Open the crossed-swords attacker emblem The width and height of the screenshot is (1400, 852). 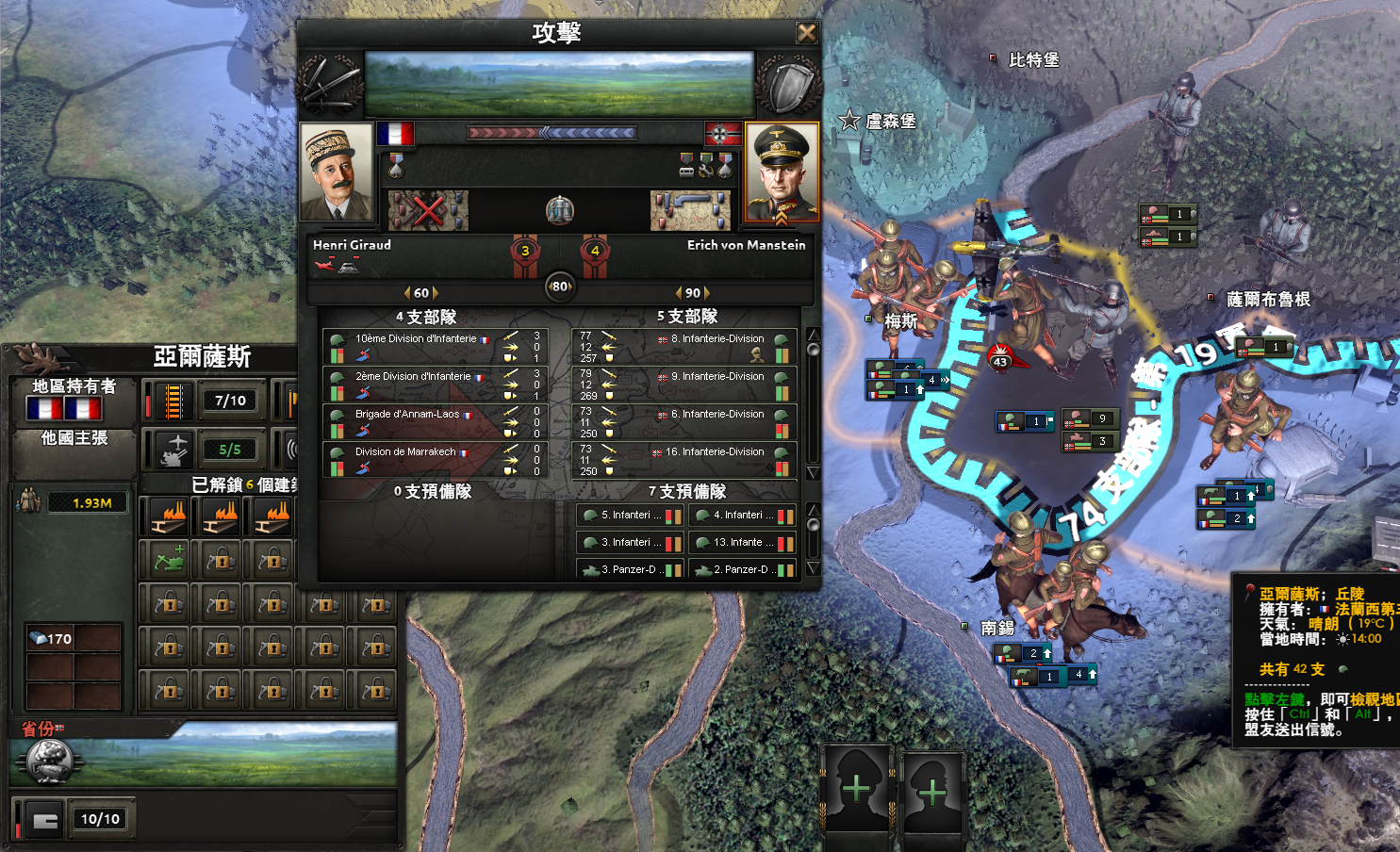point(330,83)
